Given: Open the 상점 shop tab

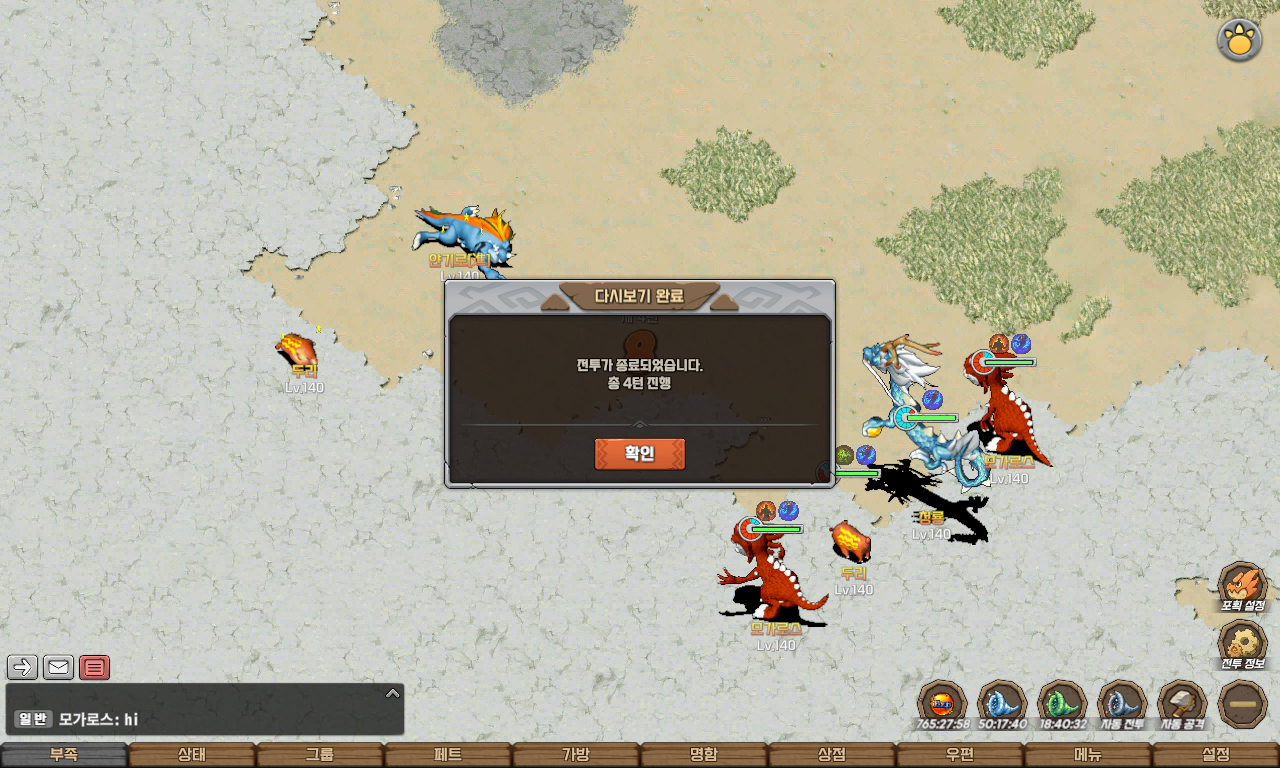Looking at the screenshot, I should pyautogui.click(x=832, y=755).
